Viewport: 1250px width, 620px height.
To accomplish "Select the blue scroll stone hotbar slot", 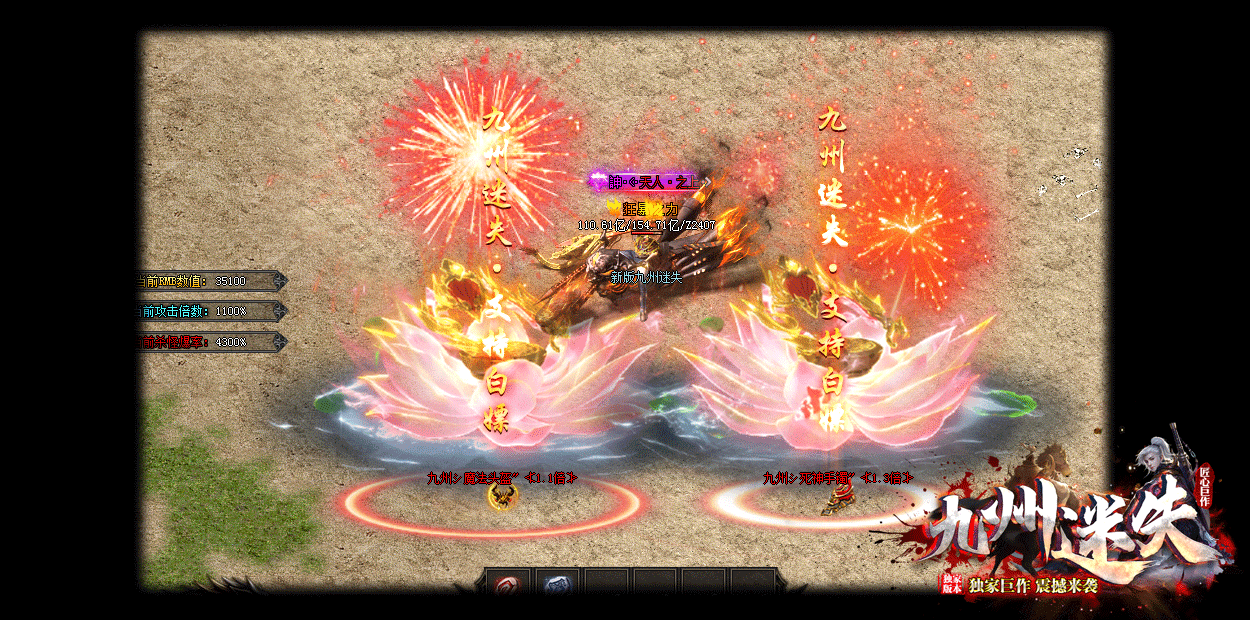I will [x=558, y=584].
